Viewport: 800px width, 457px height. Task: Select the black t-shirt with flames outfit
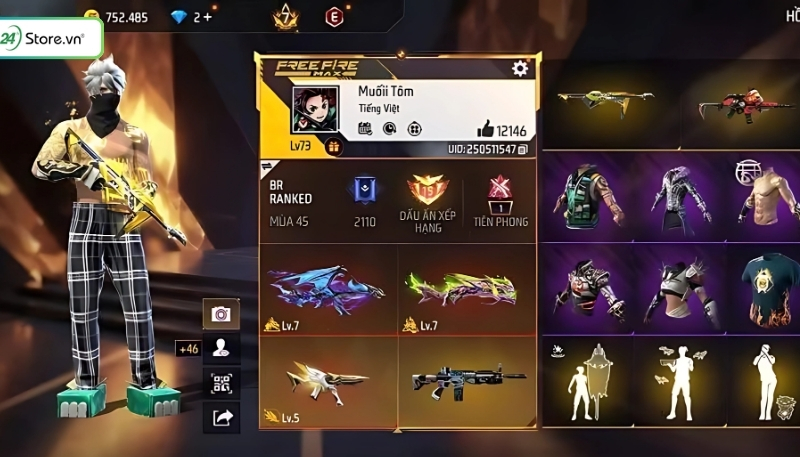[x=768, y=289]
